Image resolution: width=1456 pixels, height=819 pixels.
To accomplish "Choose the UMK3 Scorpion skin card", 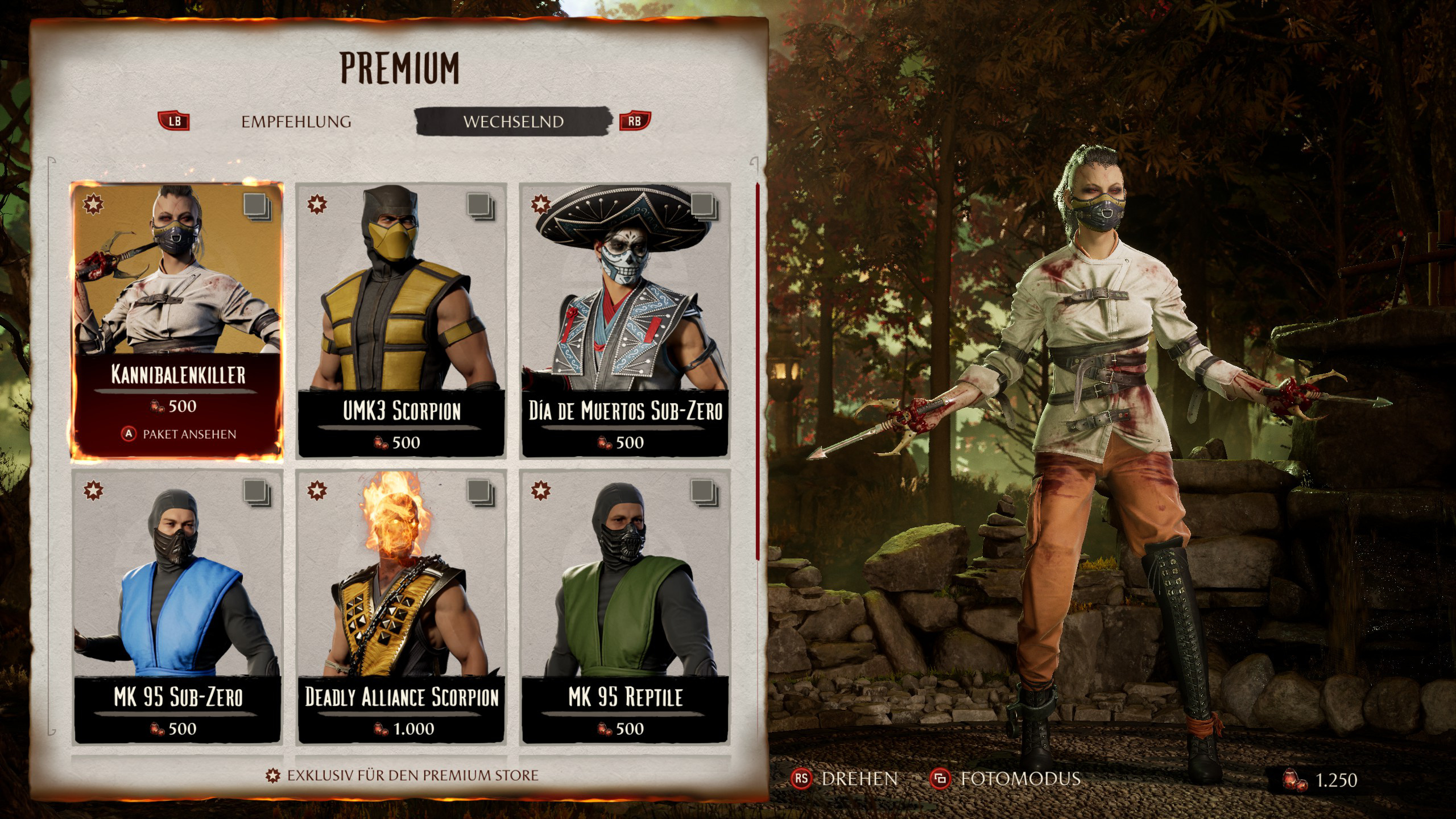I will click(x=402, y=320).
